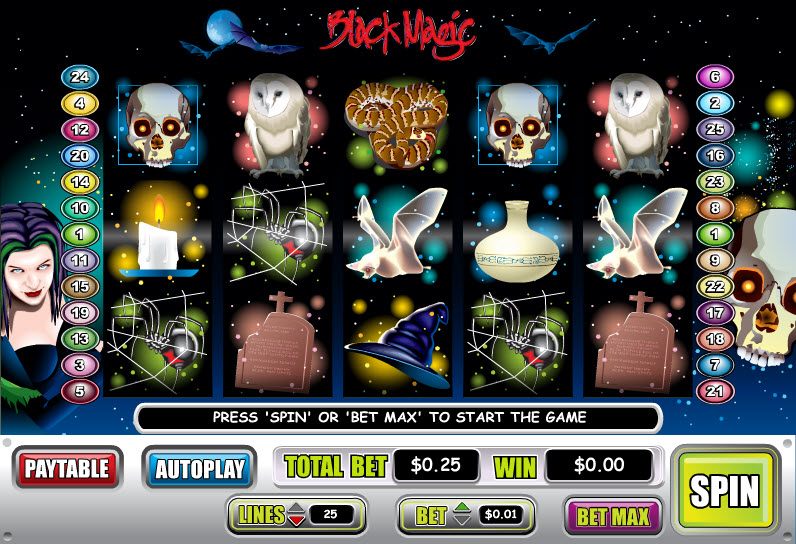Screen dimensions: 796x544
Task: Select payline number 4
Action: [x=77, y=103]
